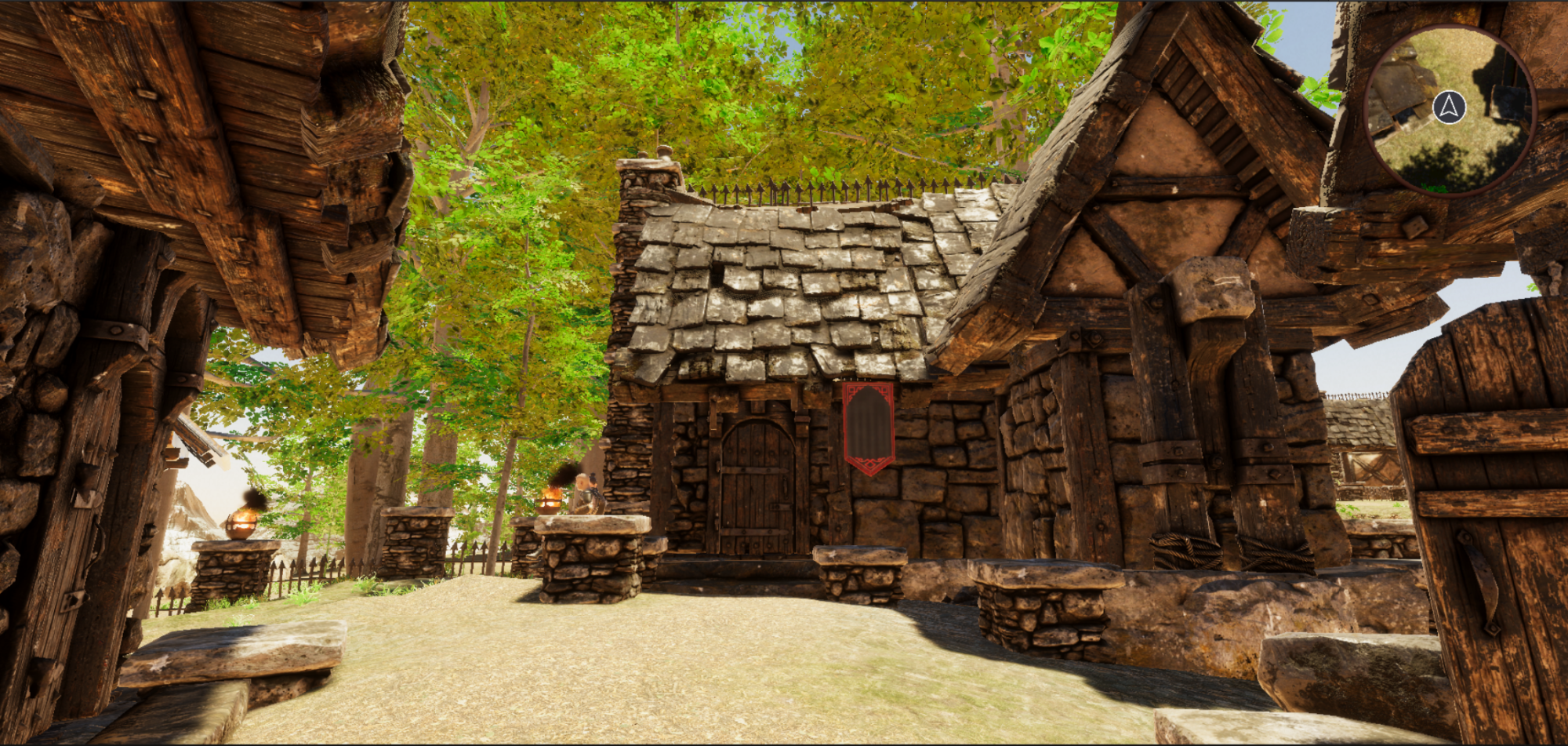Select the player arrow marker on minimap
Image resolution: width=1568 pixels, height=746 pixels.
pos(1450,107)
